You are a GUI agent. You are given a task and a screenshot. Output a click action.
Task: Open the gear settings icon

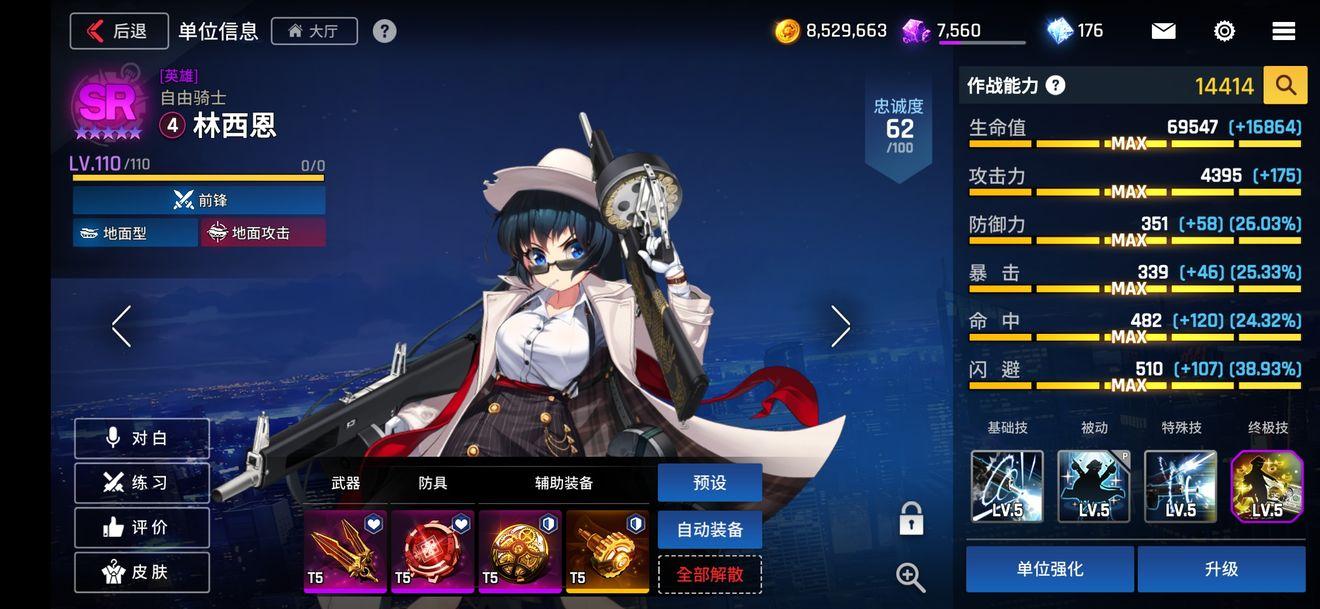[1224, 31]
